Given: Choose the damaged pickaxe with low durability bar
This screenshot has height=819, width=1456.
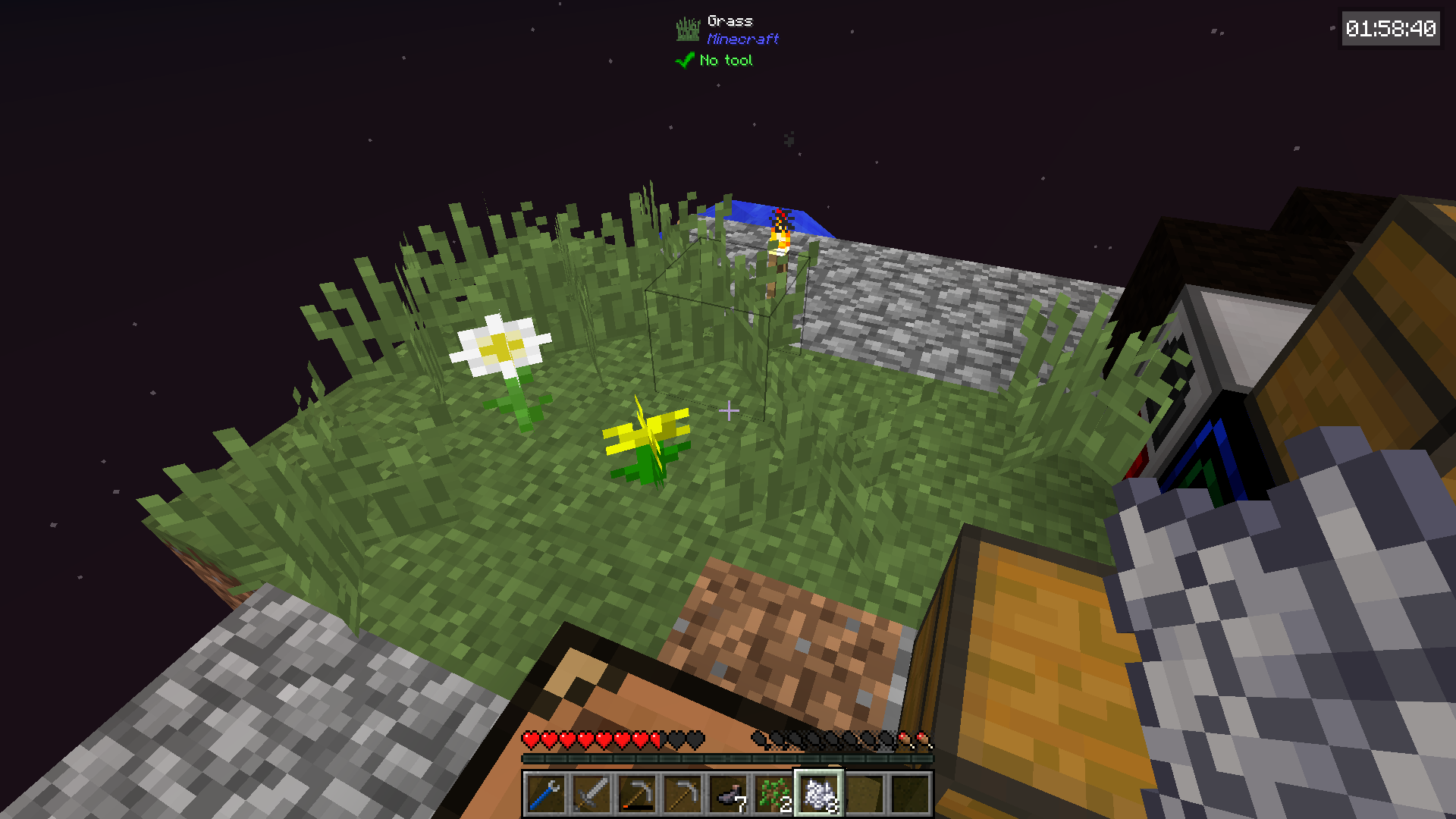Looking at the screenshot, I should tap(636, 794).
